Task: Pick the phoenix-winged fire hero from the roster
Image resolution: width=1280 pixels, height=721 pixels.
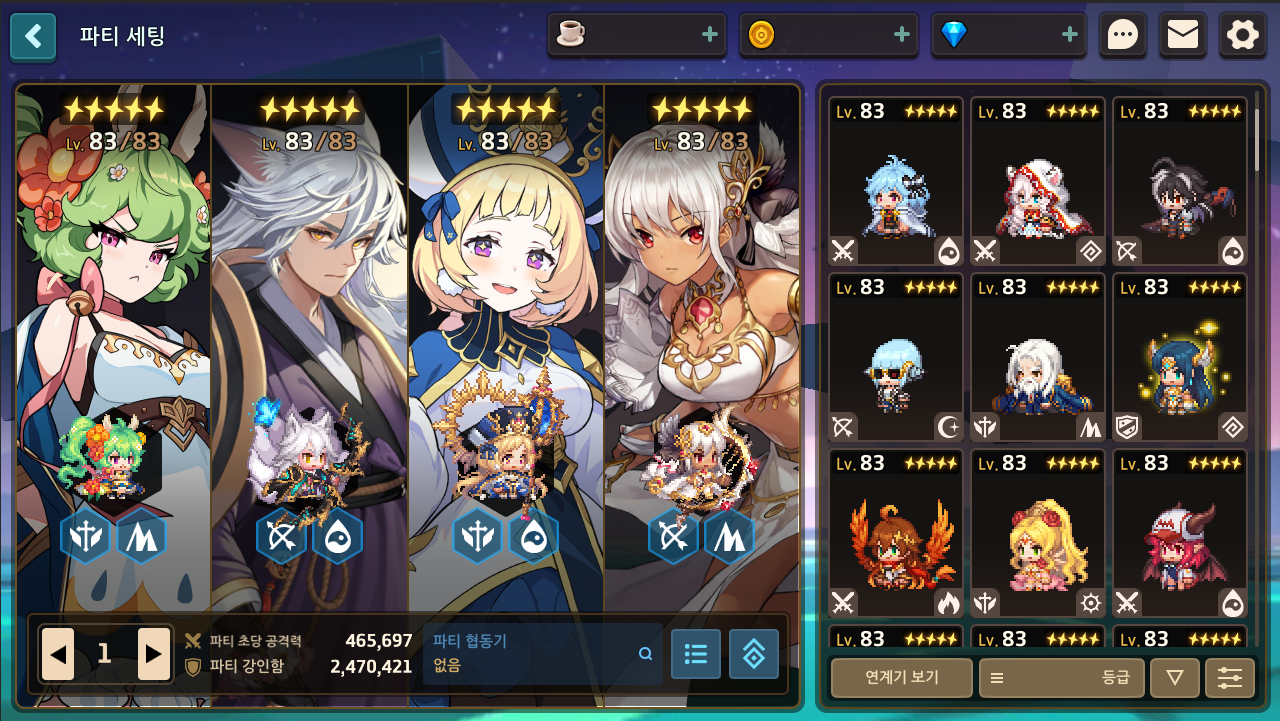Action: click(x=895, y=535)
